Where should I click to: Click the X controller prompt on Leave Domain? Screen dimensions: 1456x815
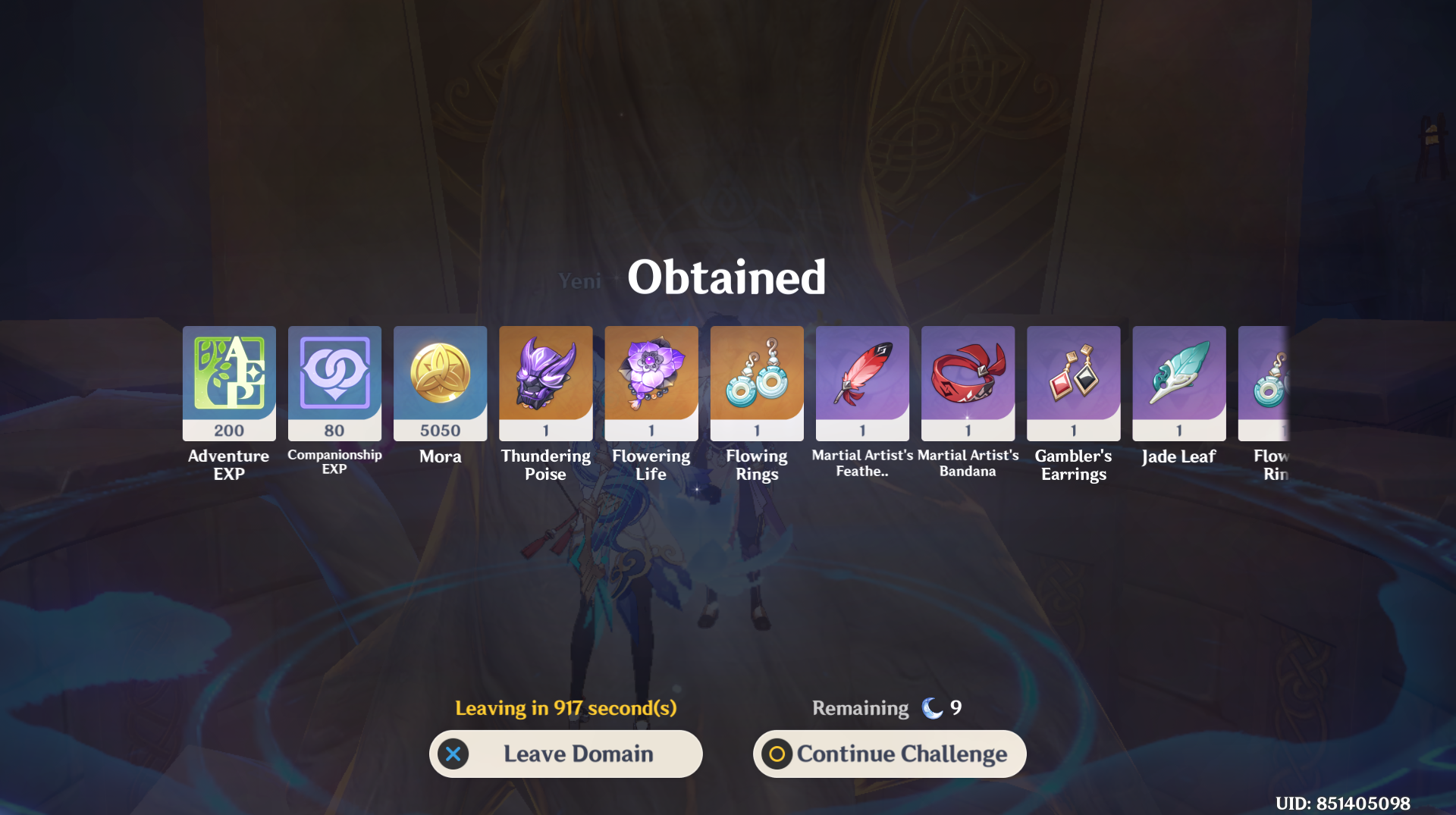(x=453, y=754)
